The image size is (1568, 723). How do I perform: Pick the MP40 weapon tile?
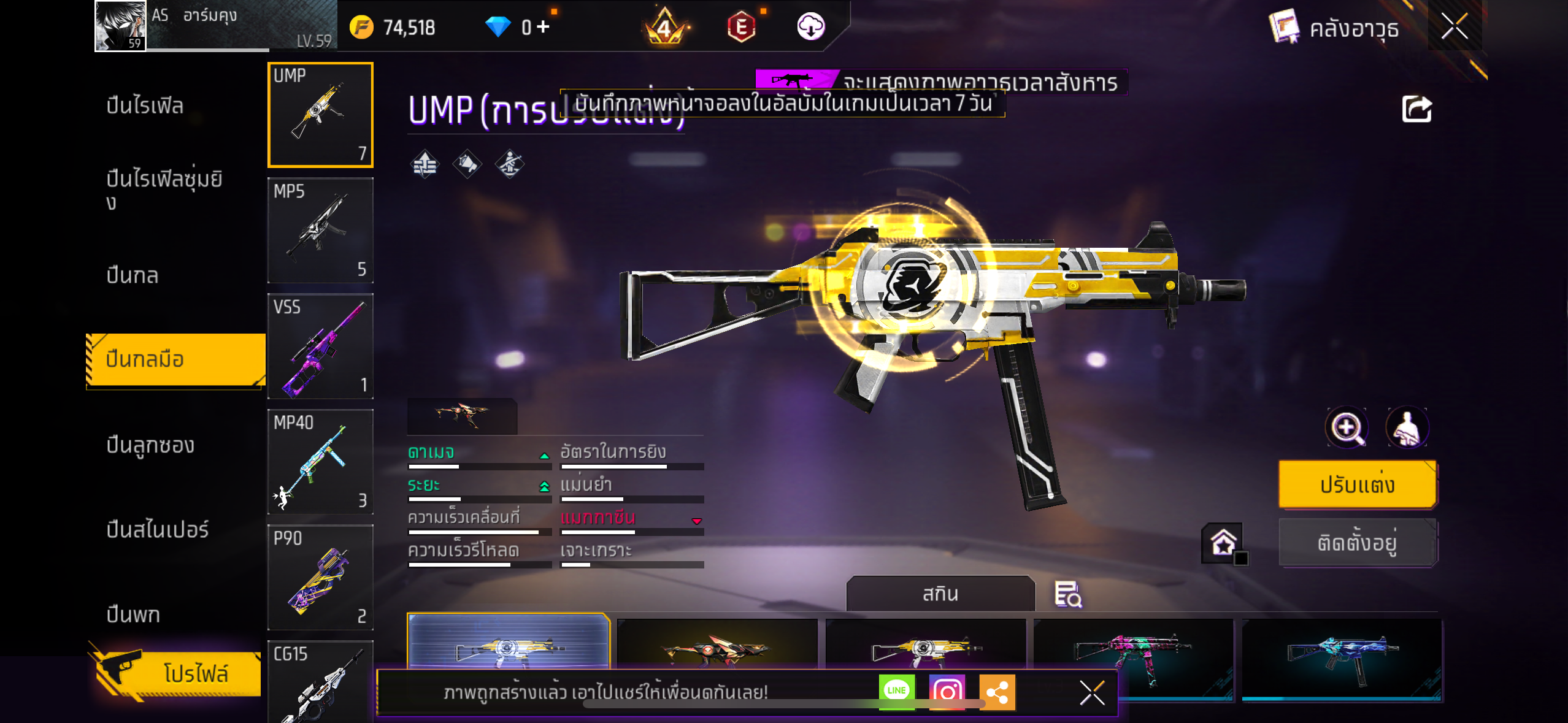[x=320, y=462]
